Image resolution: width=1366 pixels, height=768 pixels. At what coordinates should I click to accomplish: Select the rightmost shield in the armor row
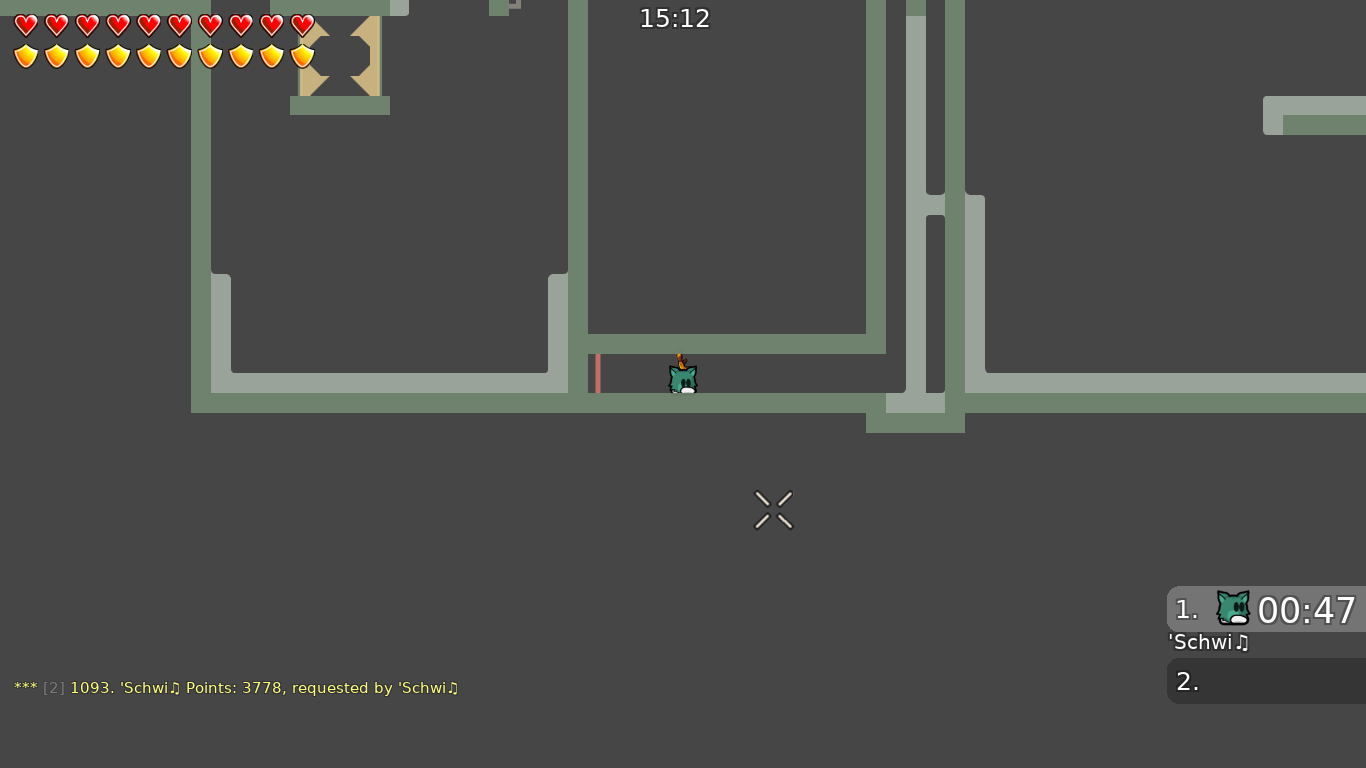pyautogui.click(x=302, y=56)
